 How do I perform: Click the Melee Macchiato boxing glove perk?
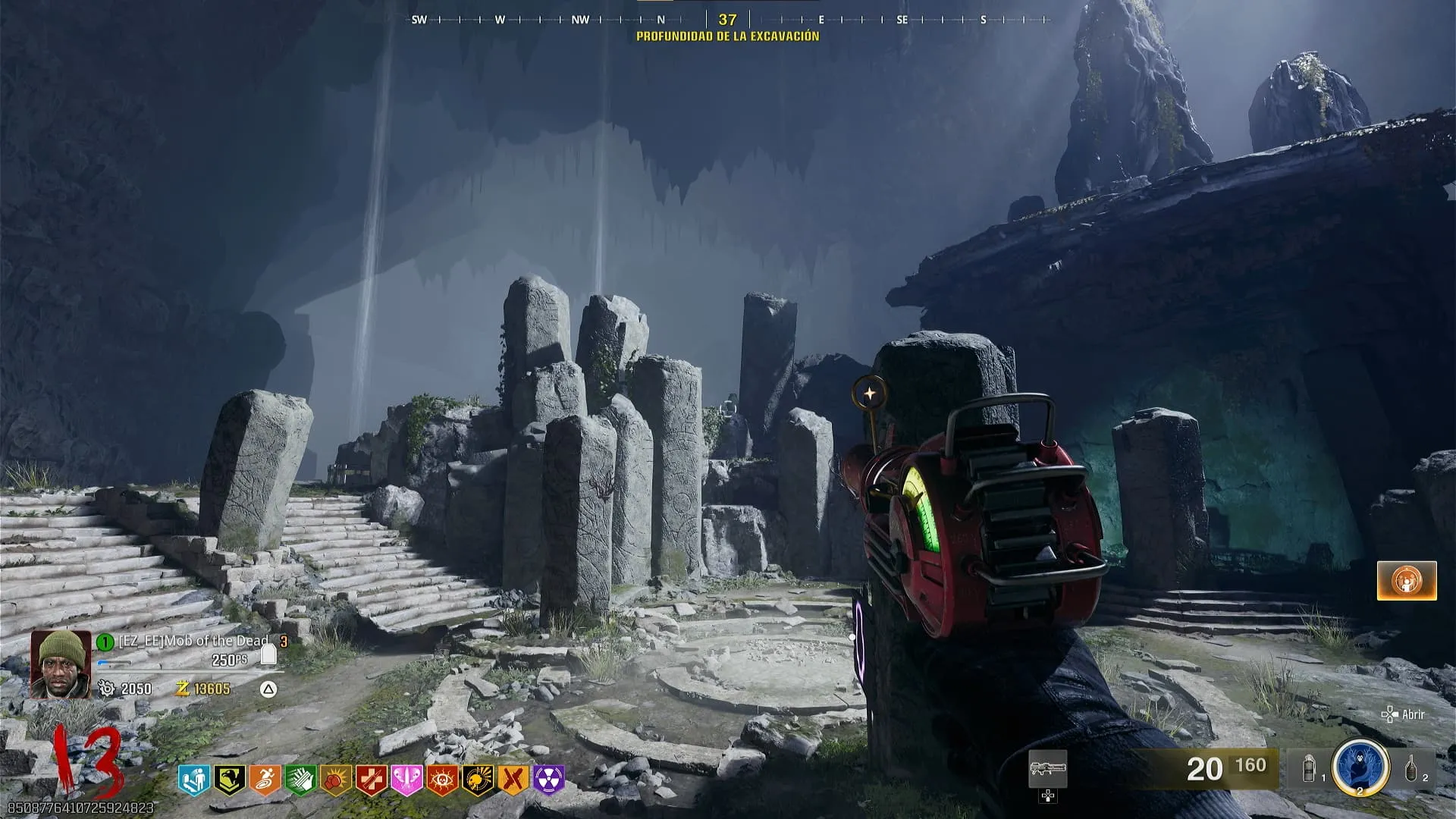point(336,780)
